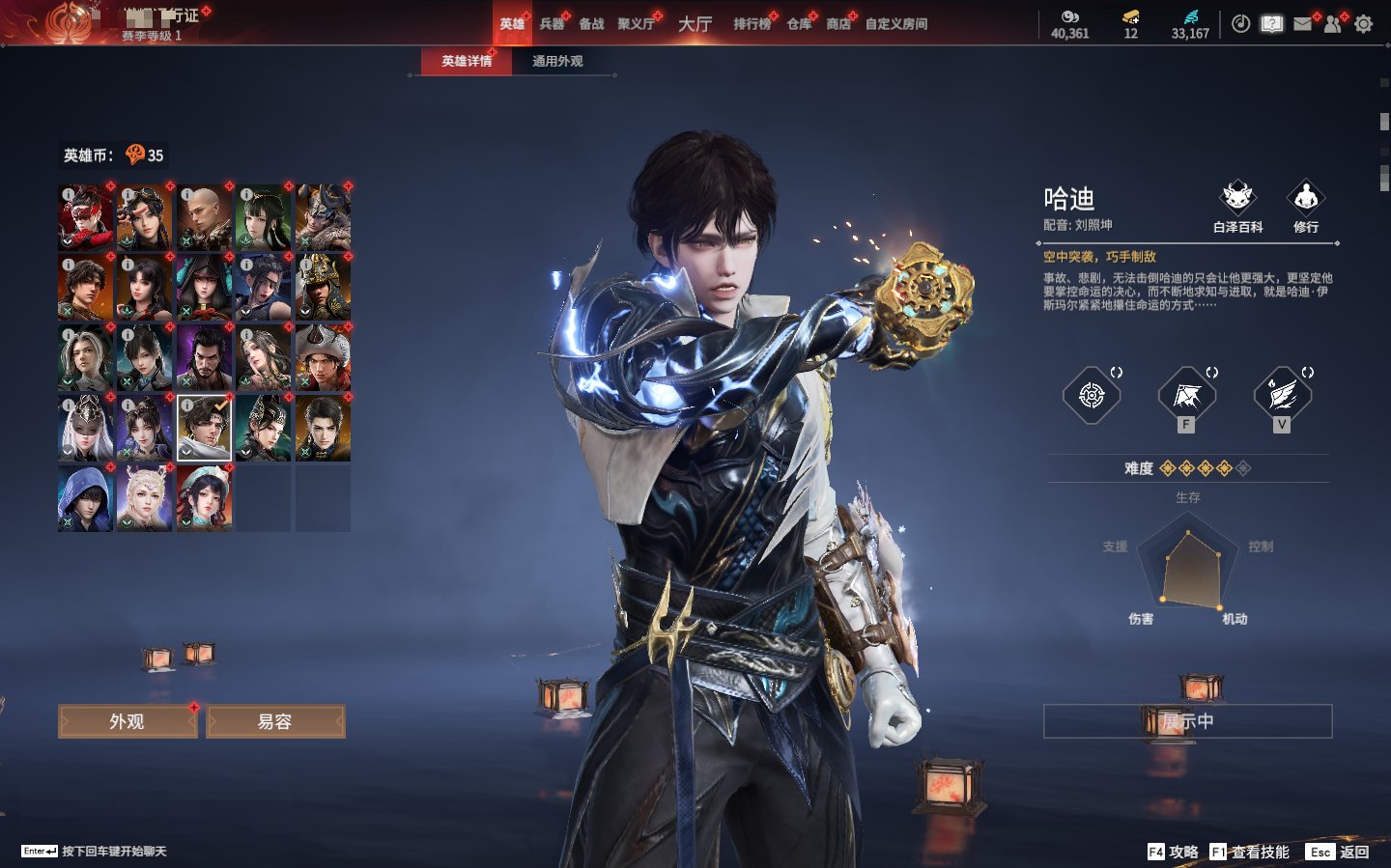Enter the 商店 shop

click(x=838, y=24)
